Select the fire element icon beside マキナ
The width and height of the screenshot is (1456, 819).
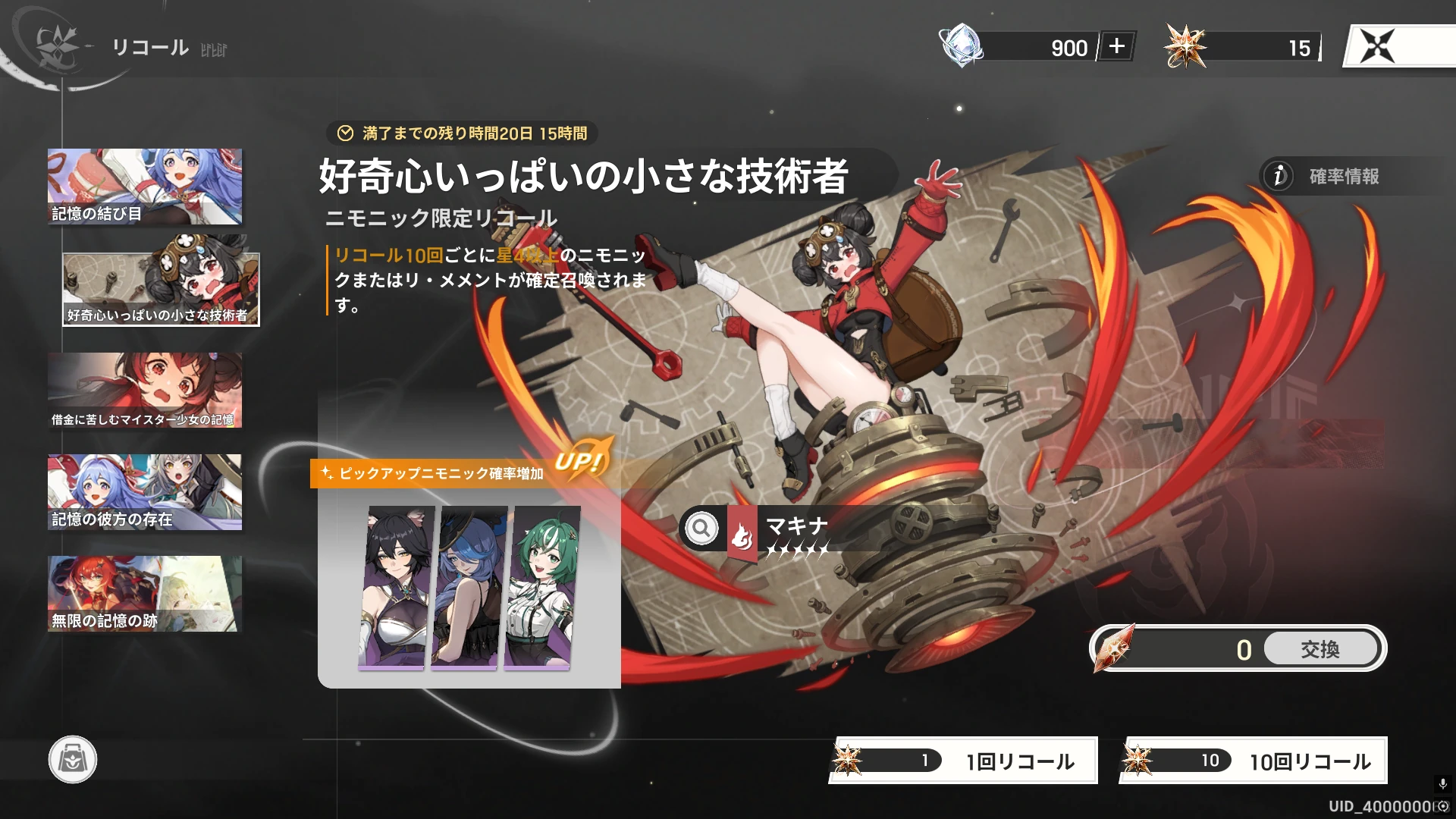click(x=741, y=533)
